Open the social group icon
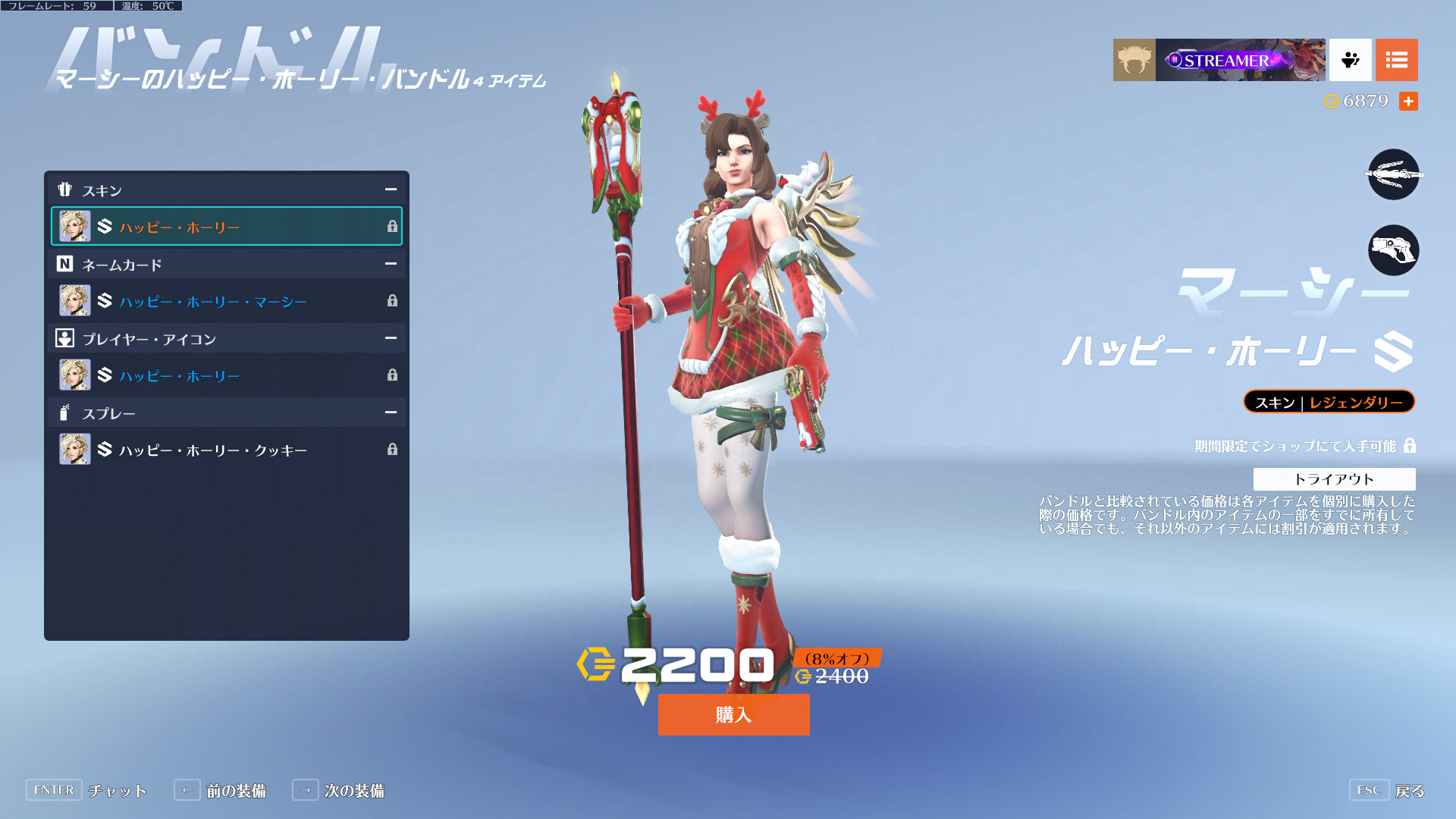The image size is (1456, 819). coord(1350,60)
